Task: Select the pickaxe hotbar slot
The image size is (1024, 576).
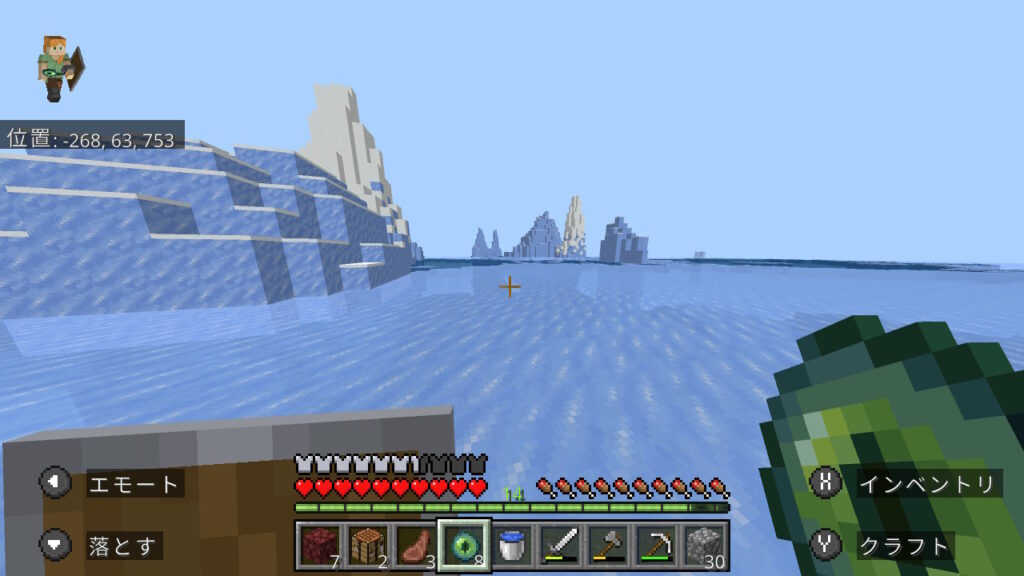Action: click(655, 545)
